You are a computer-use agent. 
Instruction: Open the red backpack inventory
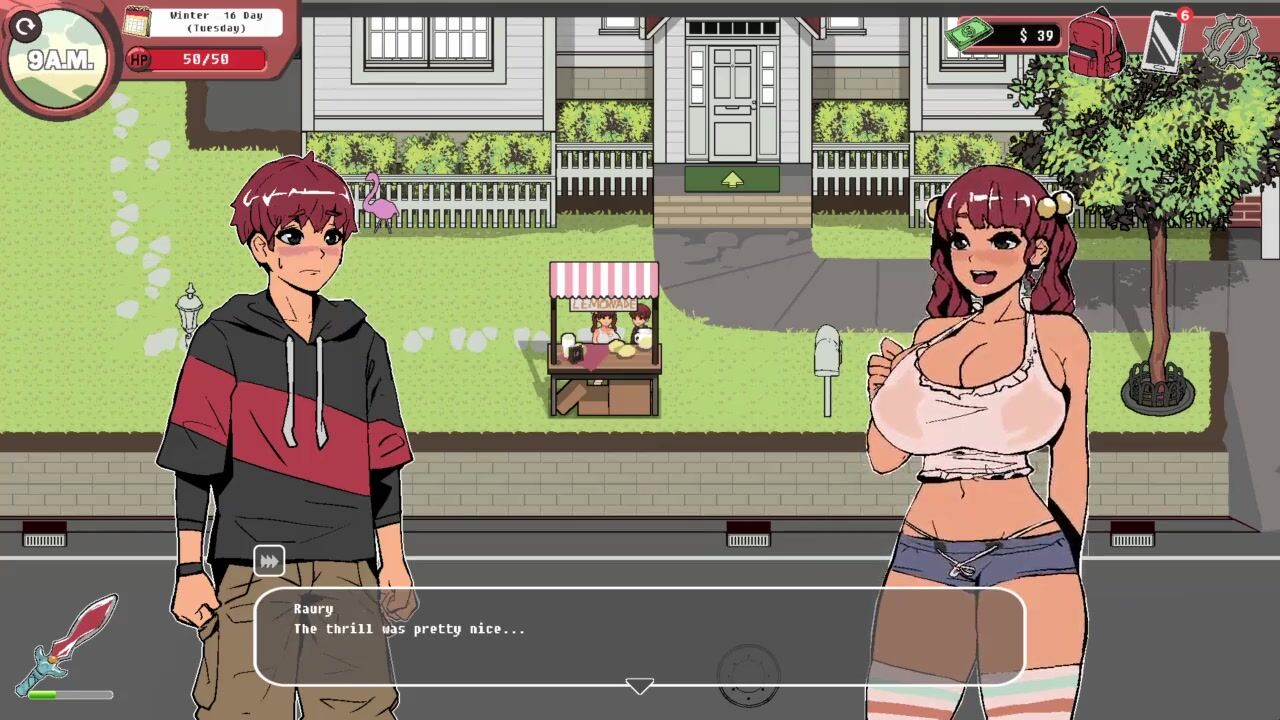coord(1096,42)
